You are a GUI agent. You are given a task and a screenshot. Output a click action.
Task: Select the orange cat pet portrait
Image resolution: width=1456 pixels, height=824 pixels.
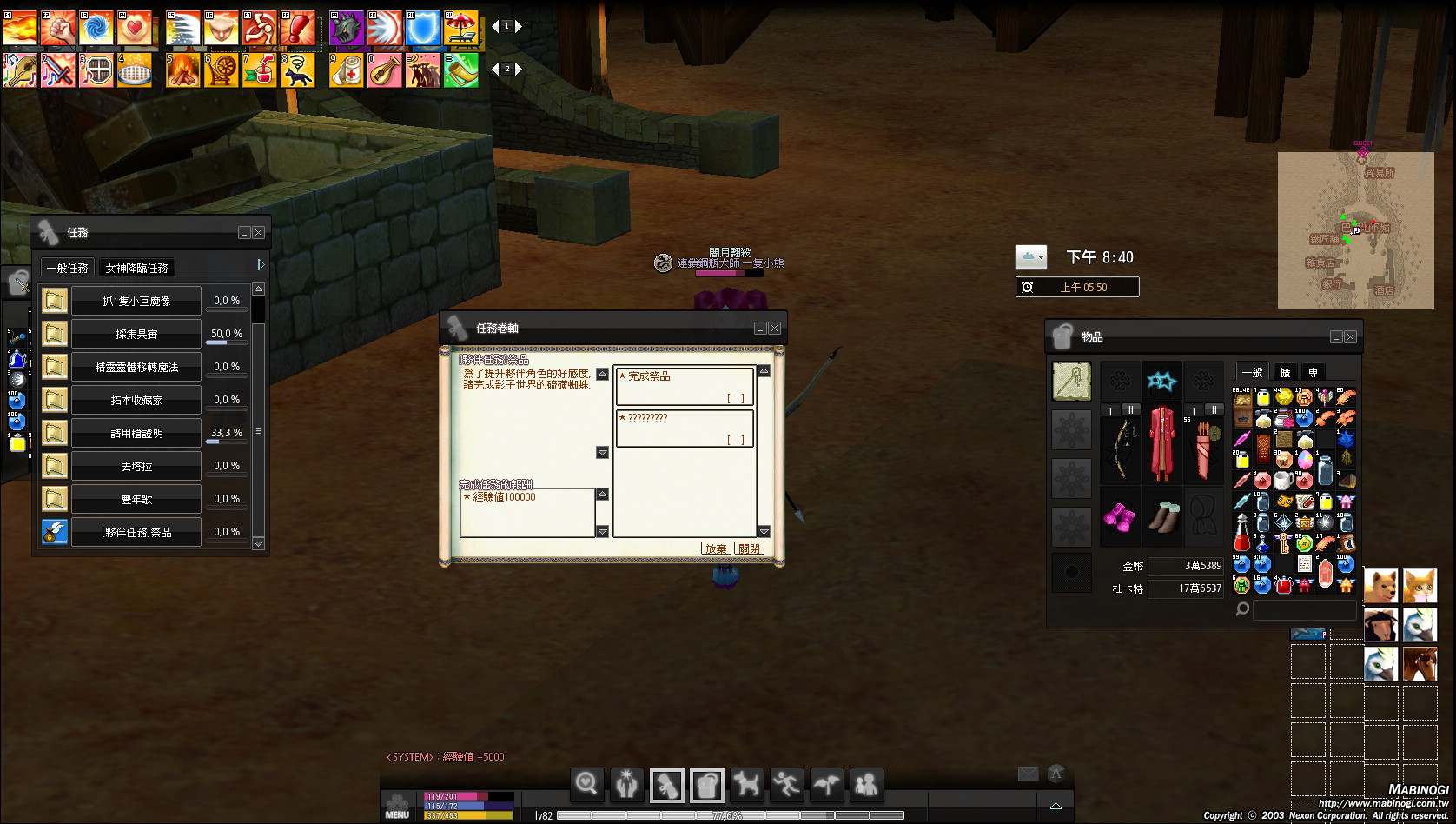coord(1420,587)
